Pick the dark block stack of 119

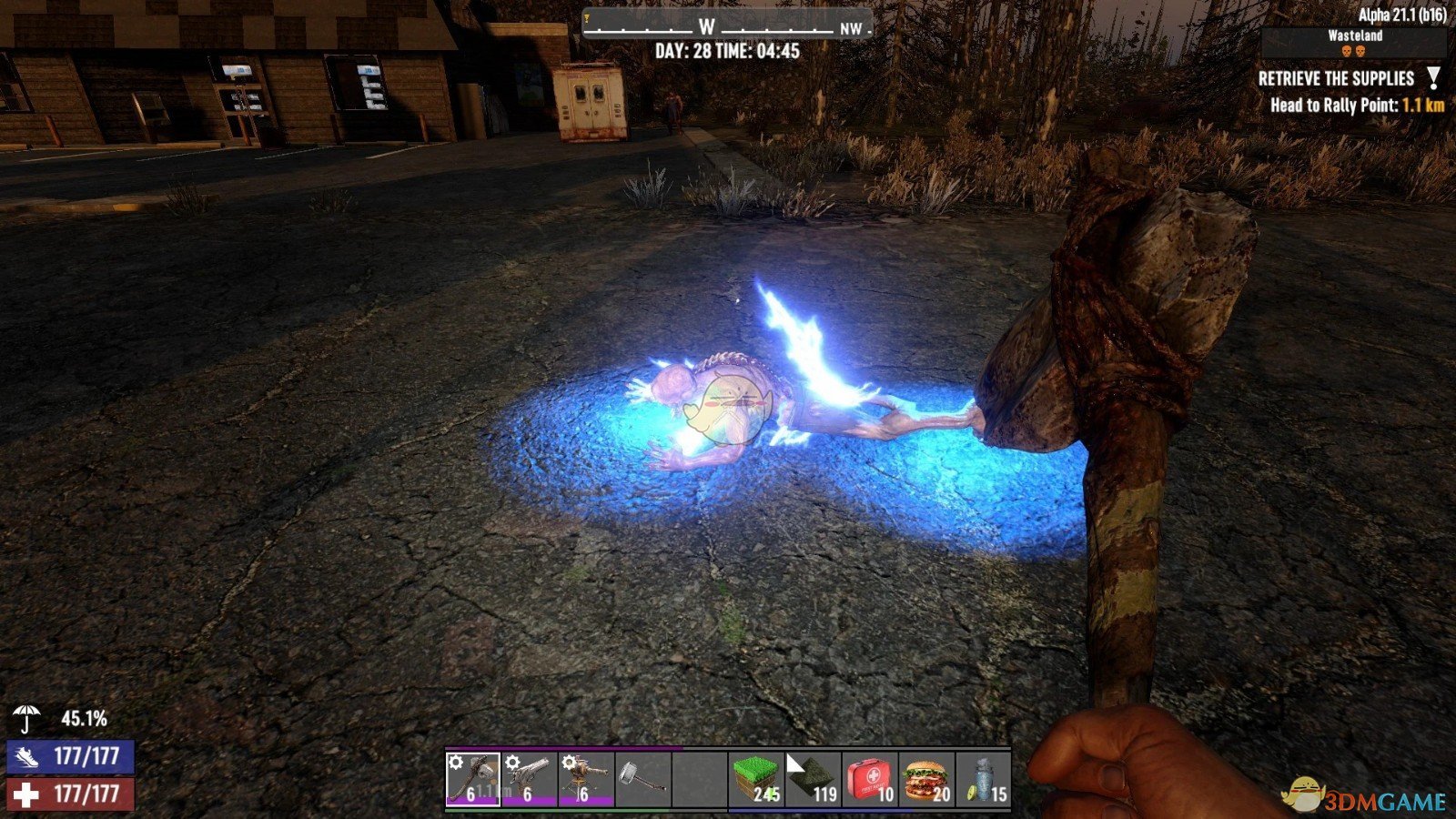[813, 779]
